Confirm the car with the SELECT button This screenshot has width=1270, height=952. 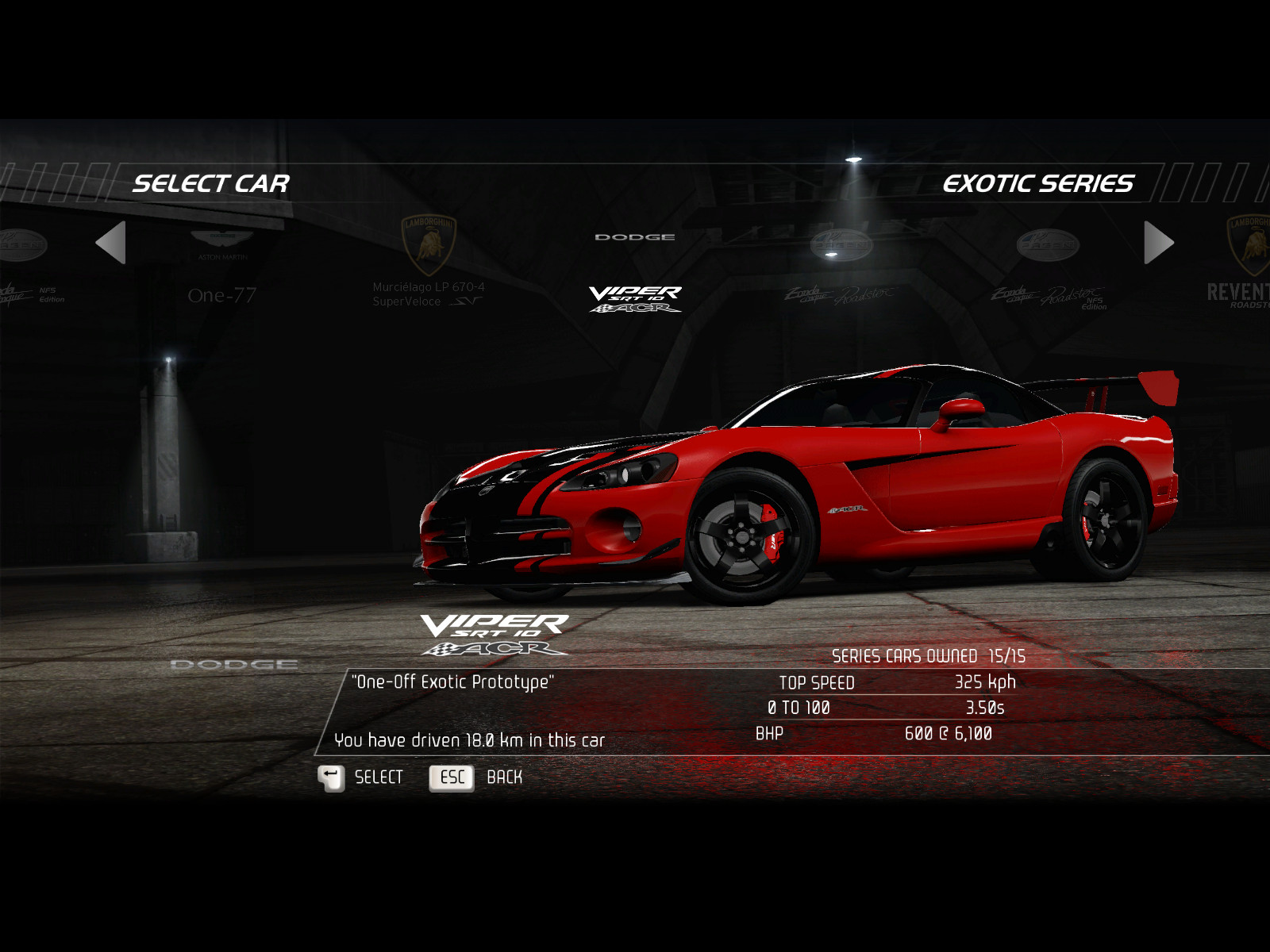click(x=361, y=778)
